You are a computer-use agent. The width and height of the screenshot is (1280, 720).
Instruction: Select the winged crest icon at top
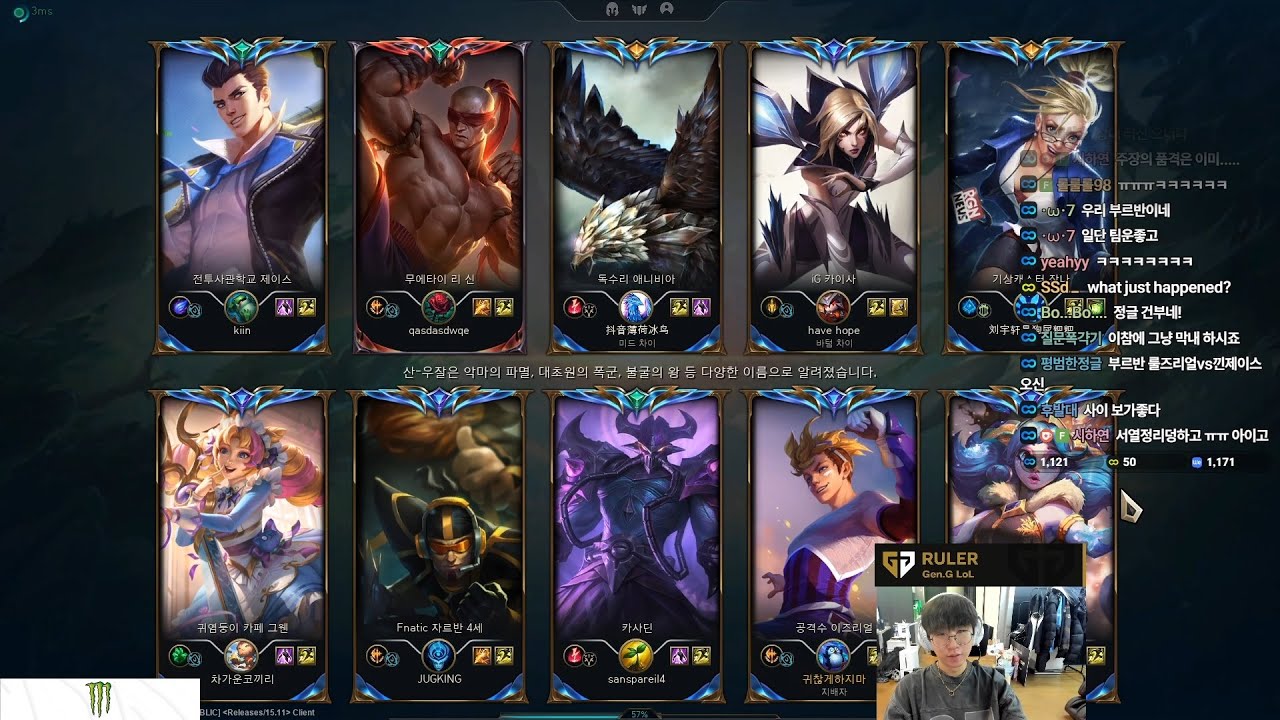[x=640, y=10]
